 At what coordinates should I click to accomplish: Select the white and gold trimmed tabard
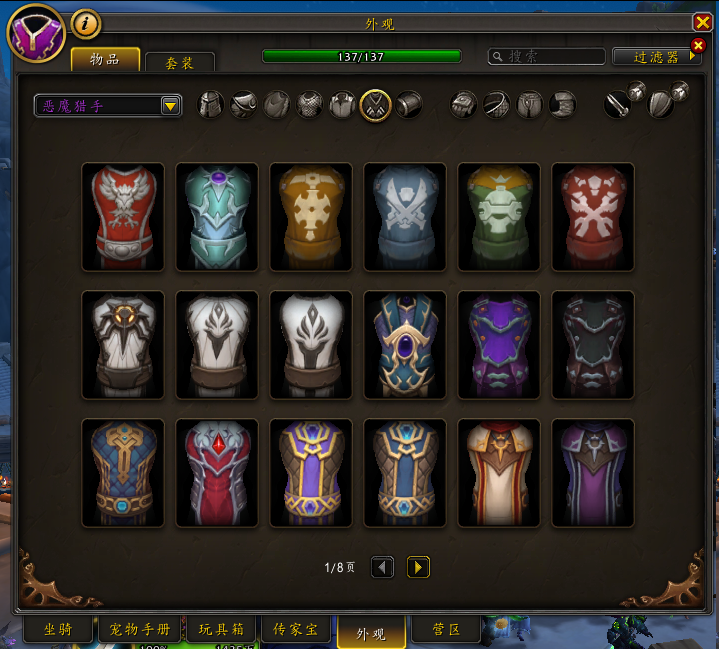tap(499, 473)
